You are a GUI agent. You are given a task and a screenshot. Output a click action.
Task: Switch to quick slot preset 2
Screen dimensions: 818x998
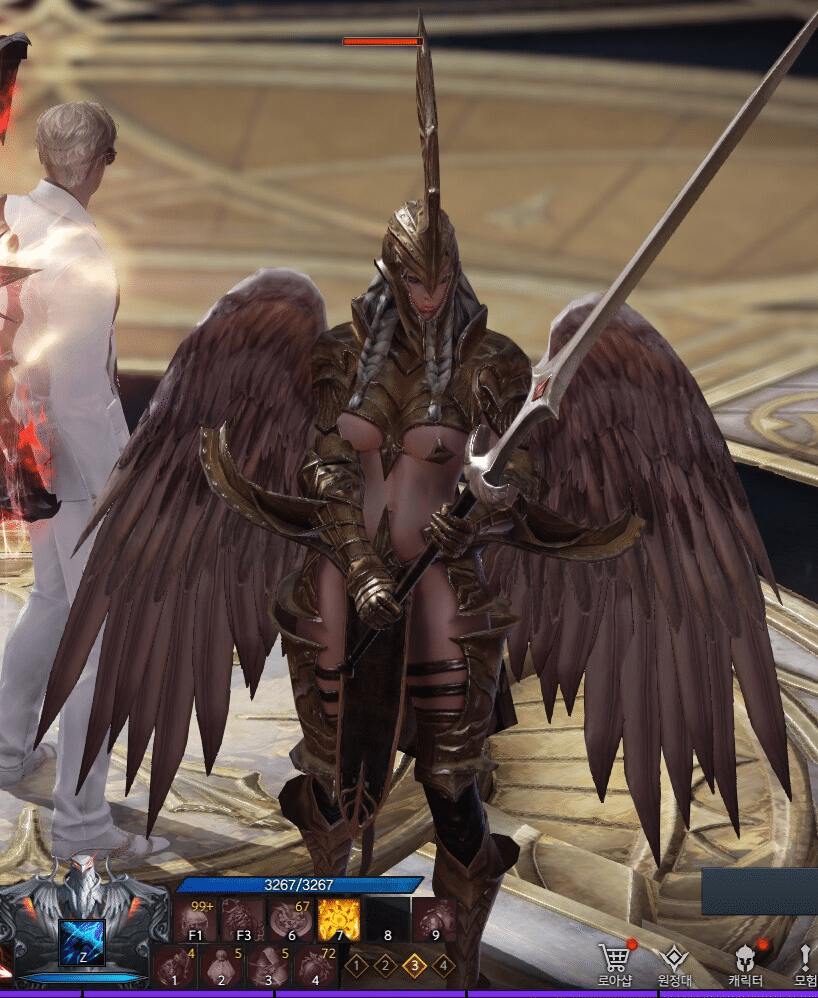pyautogui.click(x=385, y=966)
